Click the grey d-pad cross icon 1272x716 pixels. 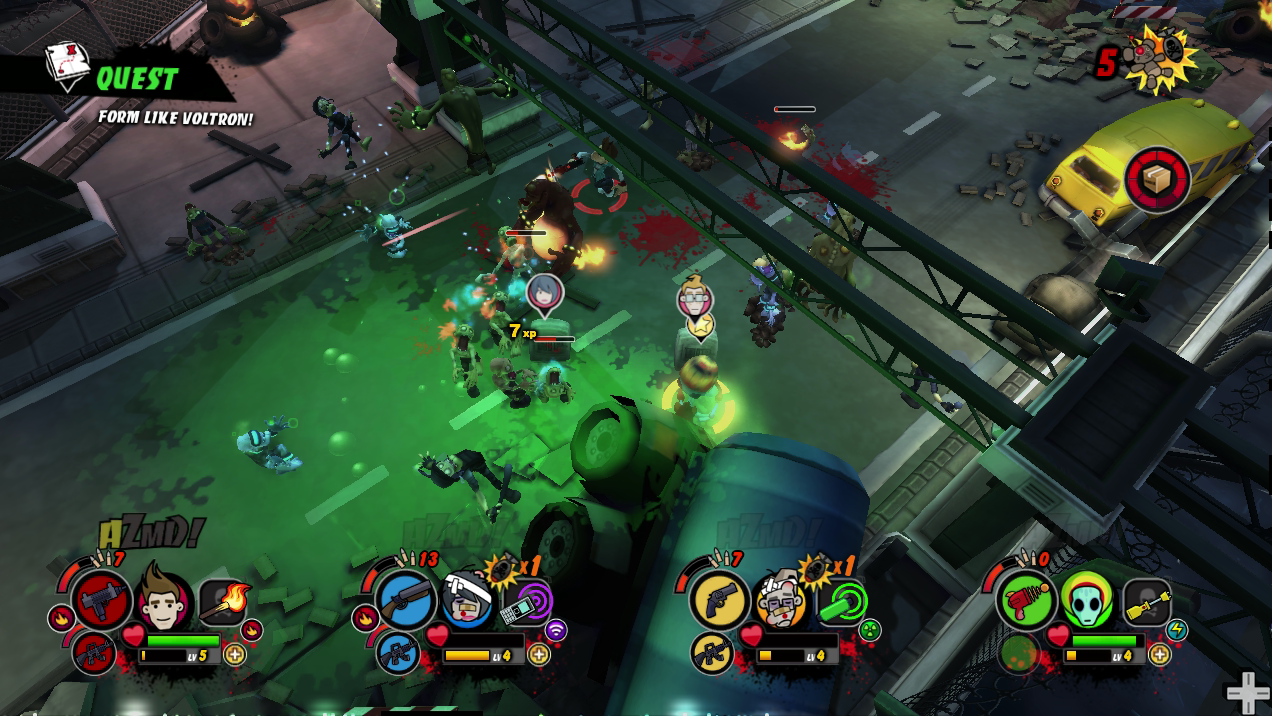coord(1247,693)
